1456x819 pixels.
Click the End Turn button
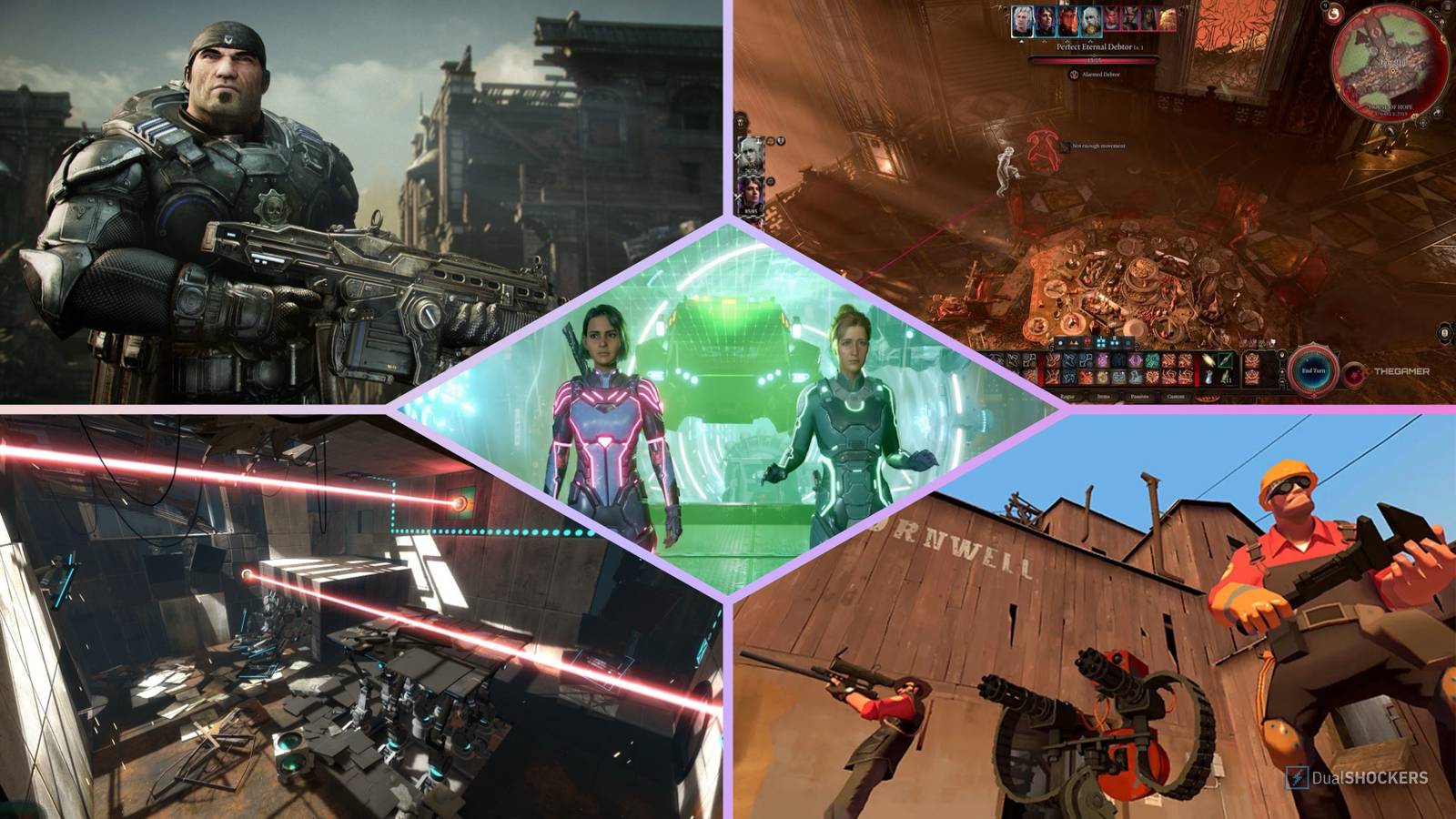[x=1313, y=370]
